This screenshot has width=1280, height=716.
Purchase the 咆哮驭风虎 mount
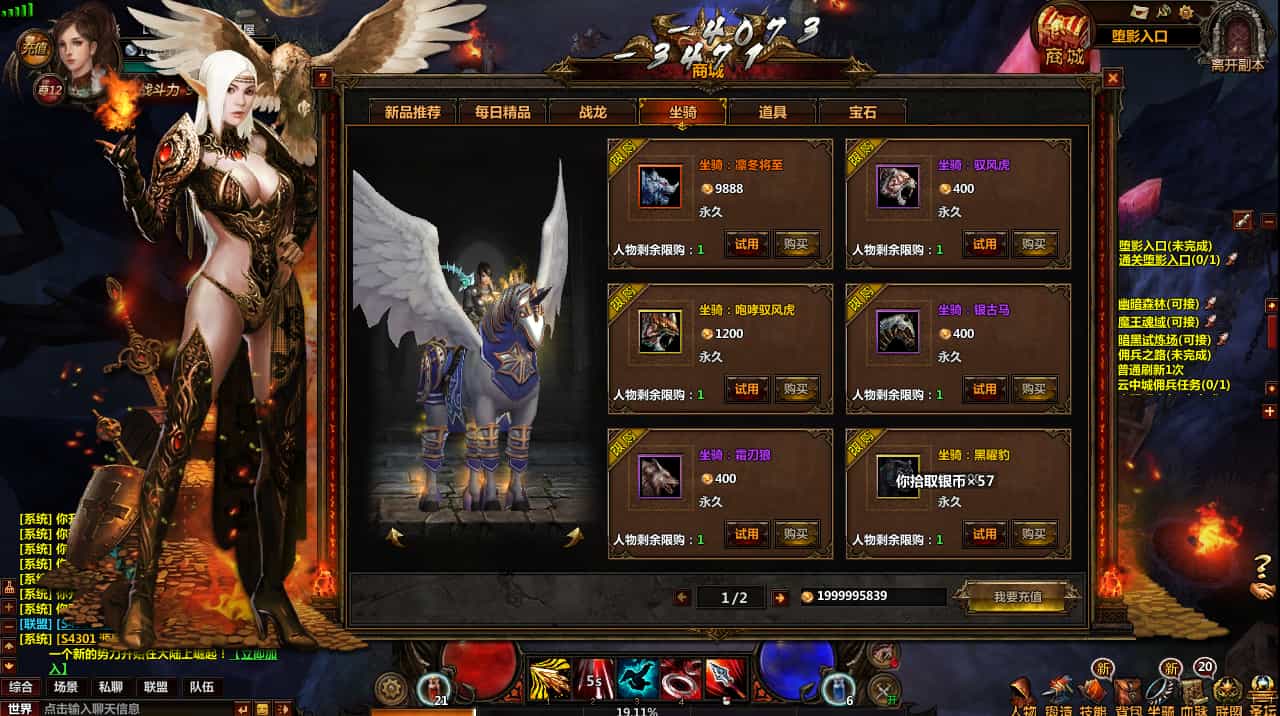pyautogui.click(x=796, y=389)
